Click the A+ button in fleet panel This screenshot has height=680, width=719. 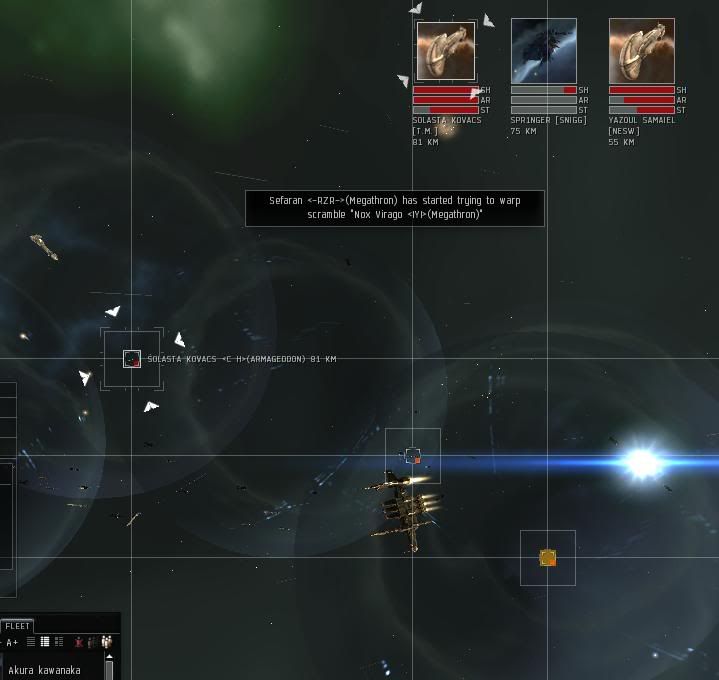[12, 642]
